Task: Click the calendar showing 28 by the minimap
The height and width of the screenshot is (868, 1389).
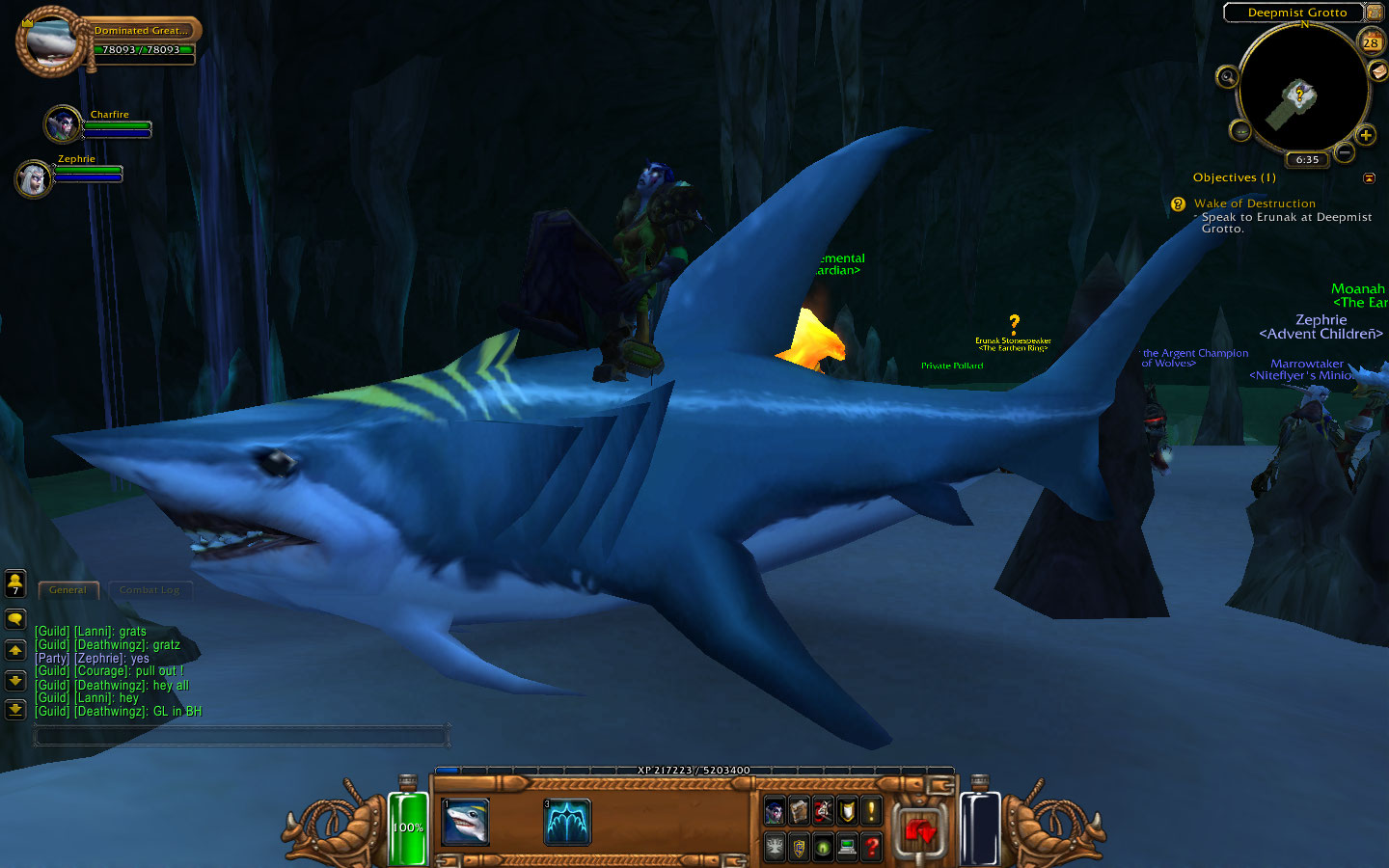Action: [x=1371, y=42]
